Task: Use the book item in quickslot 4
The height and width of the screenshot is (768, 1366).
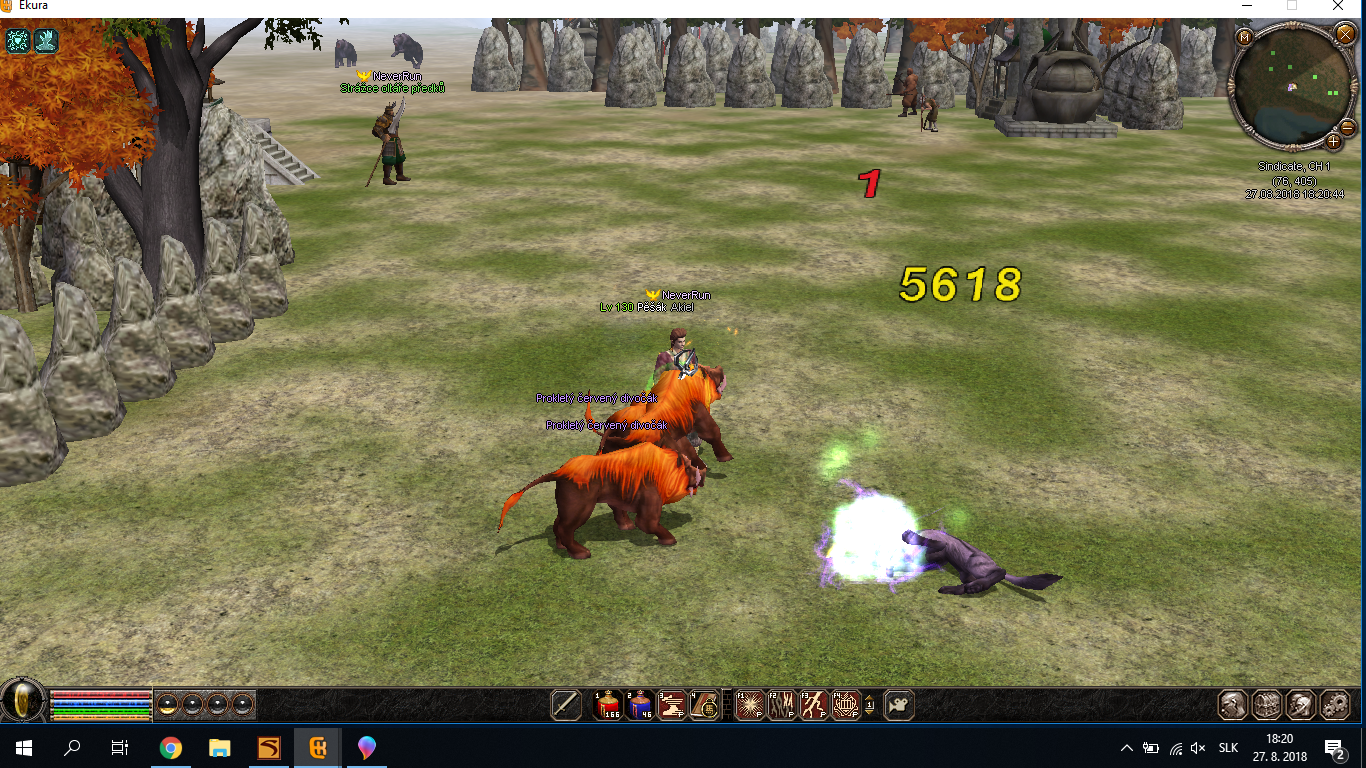Action: click(x=703, y=705)
